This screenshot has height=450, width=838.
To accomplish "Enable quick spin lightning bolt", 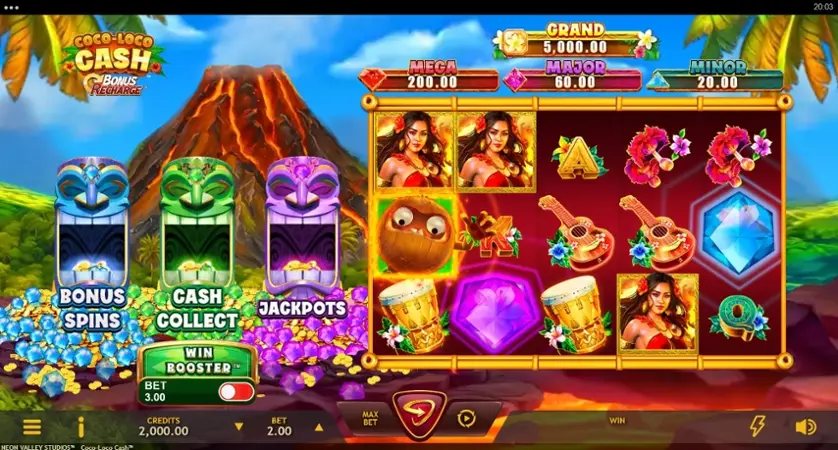I will click(758, 427).
